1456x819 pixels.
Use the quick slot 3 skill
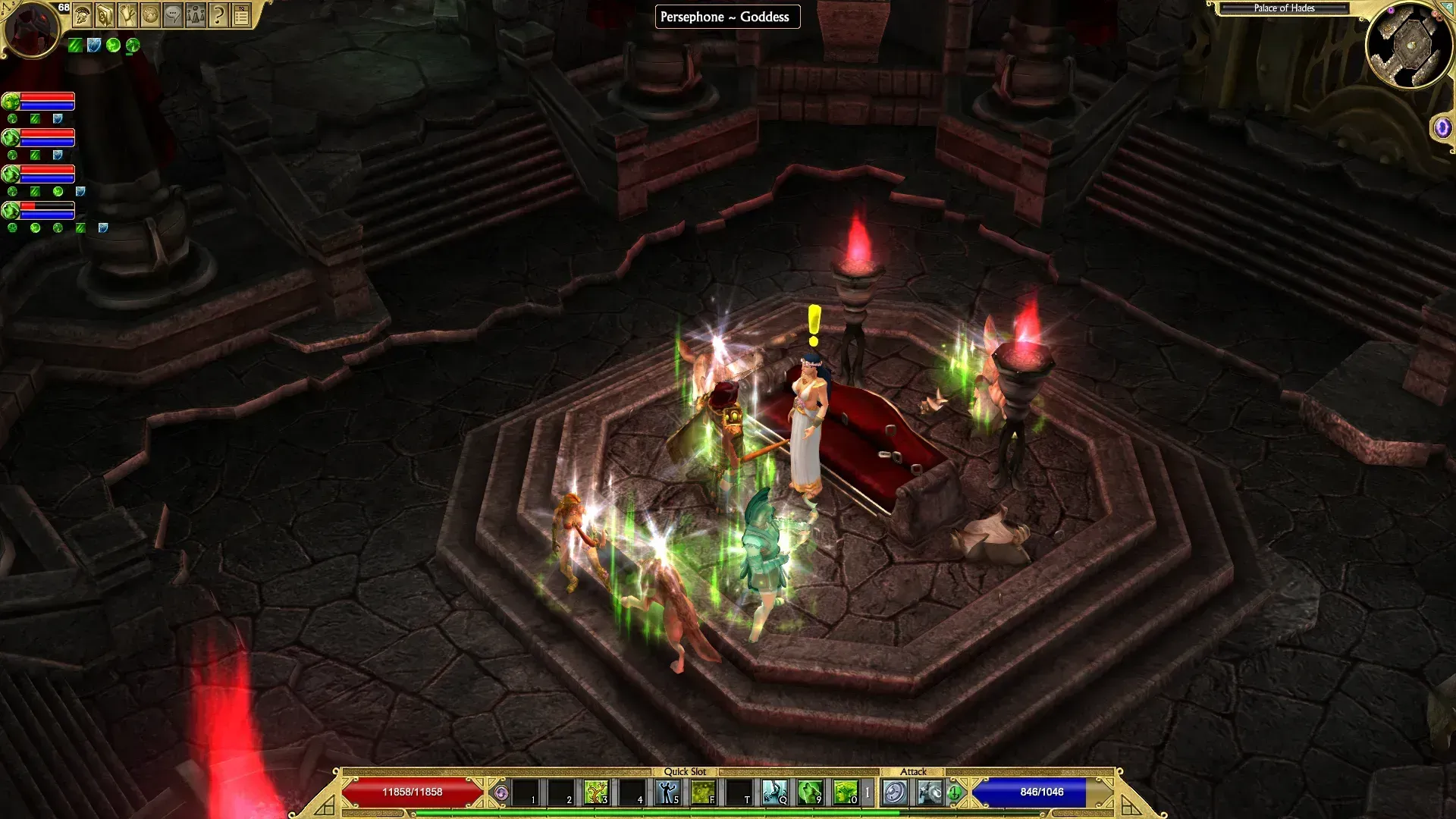(596, 792)
